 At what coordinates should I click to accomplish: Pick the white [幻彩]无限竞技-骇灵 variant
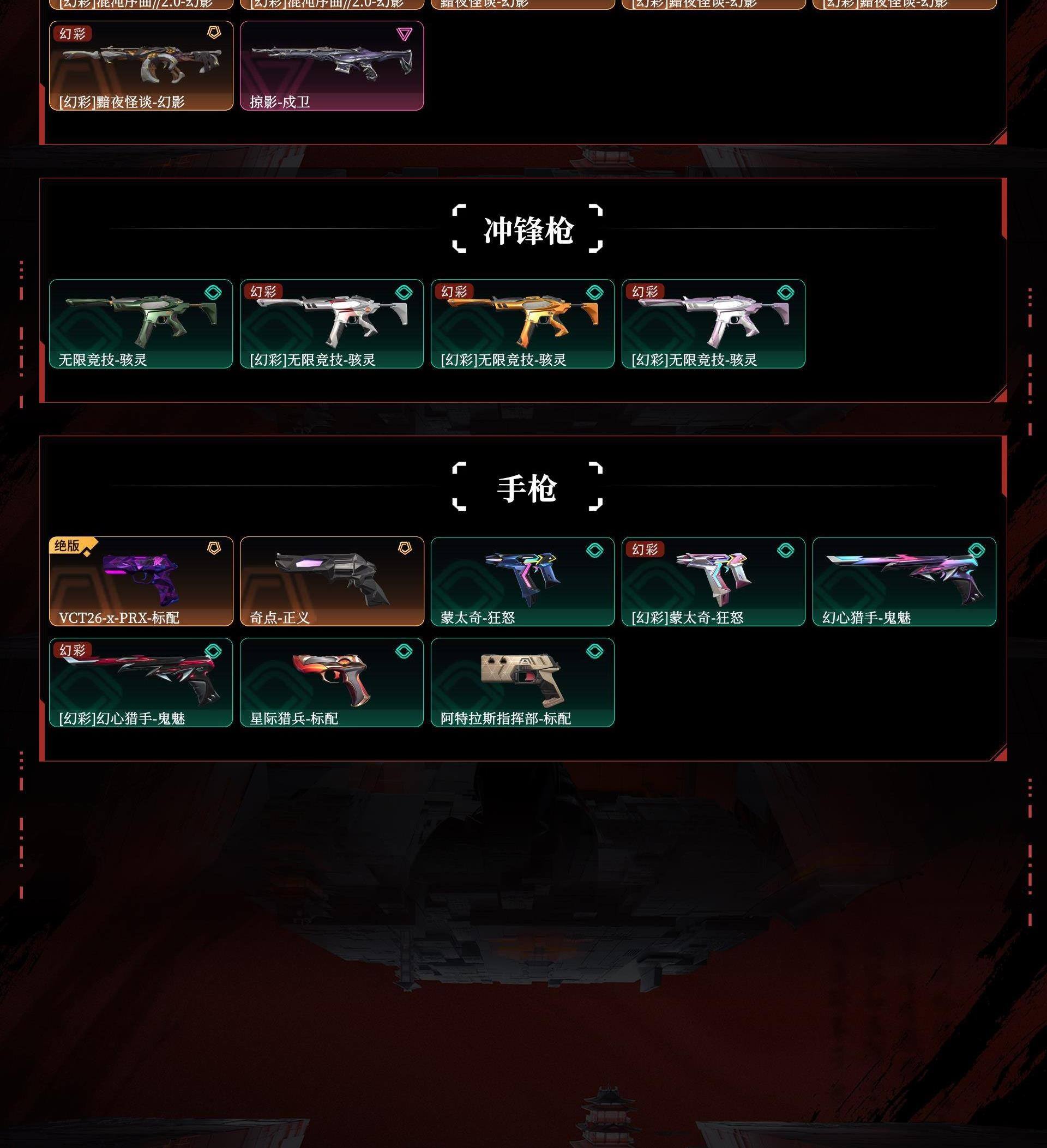point(332,323)
